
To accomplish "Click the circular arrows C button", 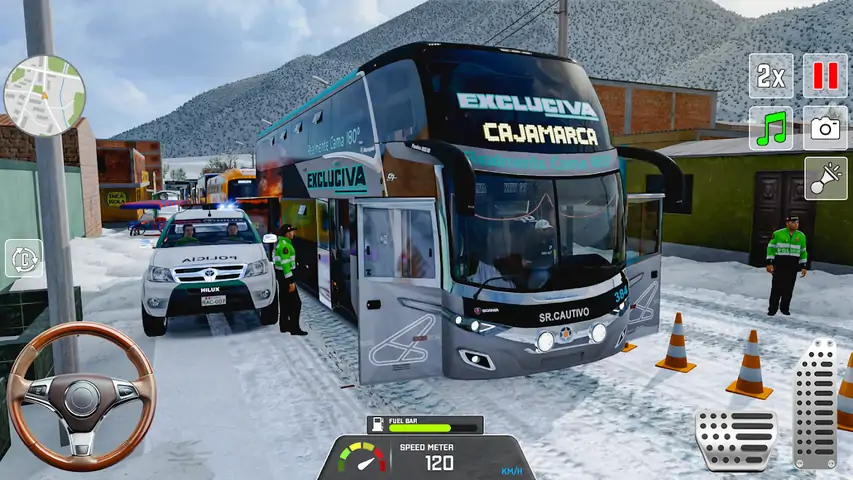I will click(x=23, y=258).
